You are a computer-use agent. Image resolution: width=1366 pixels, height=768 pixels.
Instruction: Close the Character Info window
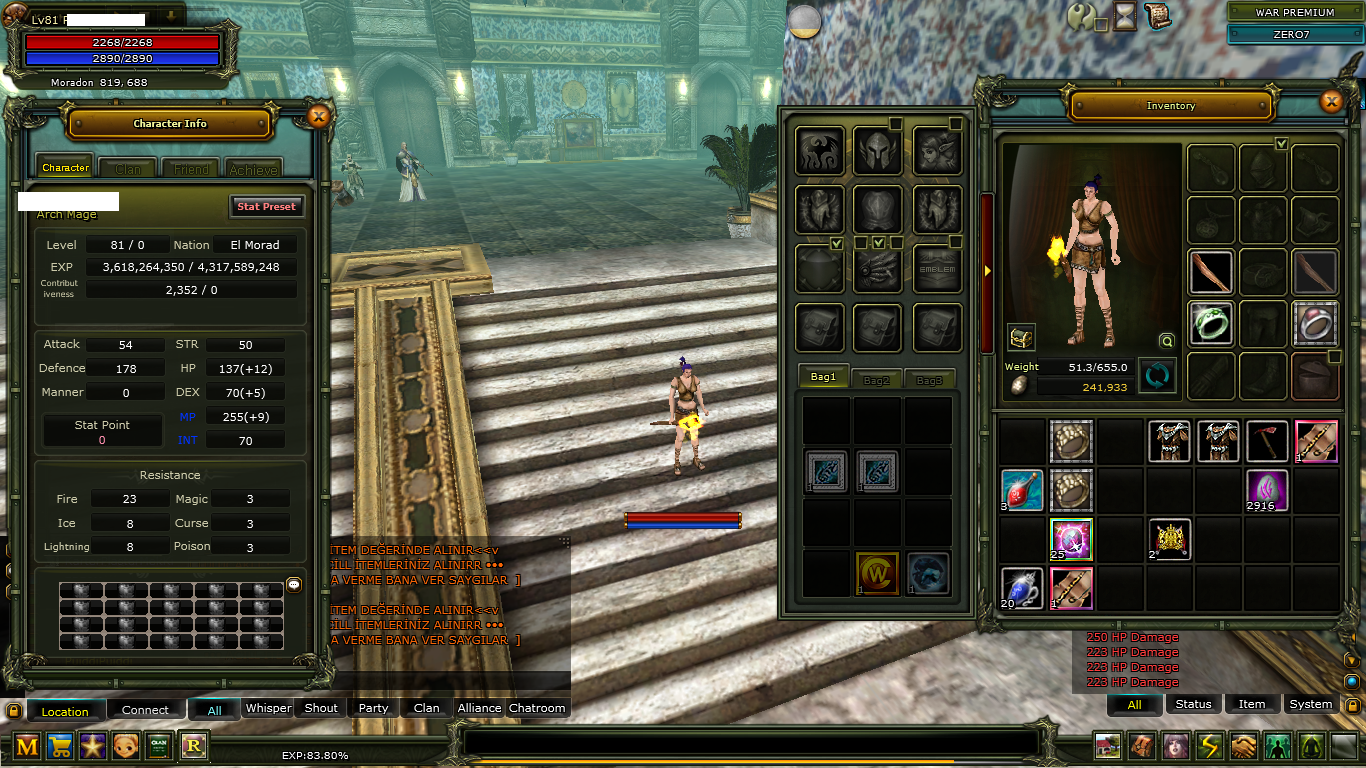318,117
